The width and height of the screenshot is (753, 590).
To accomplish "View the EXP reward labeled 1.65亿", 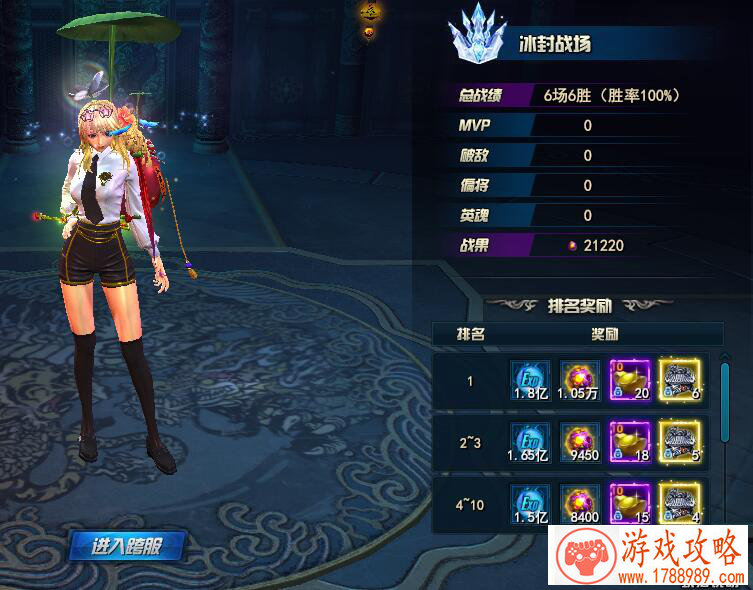I will (x=531, y=443).
